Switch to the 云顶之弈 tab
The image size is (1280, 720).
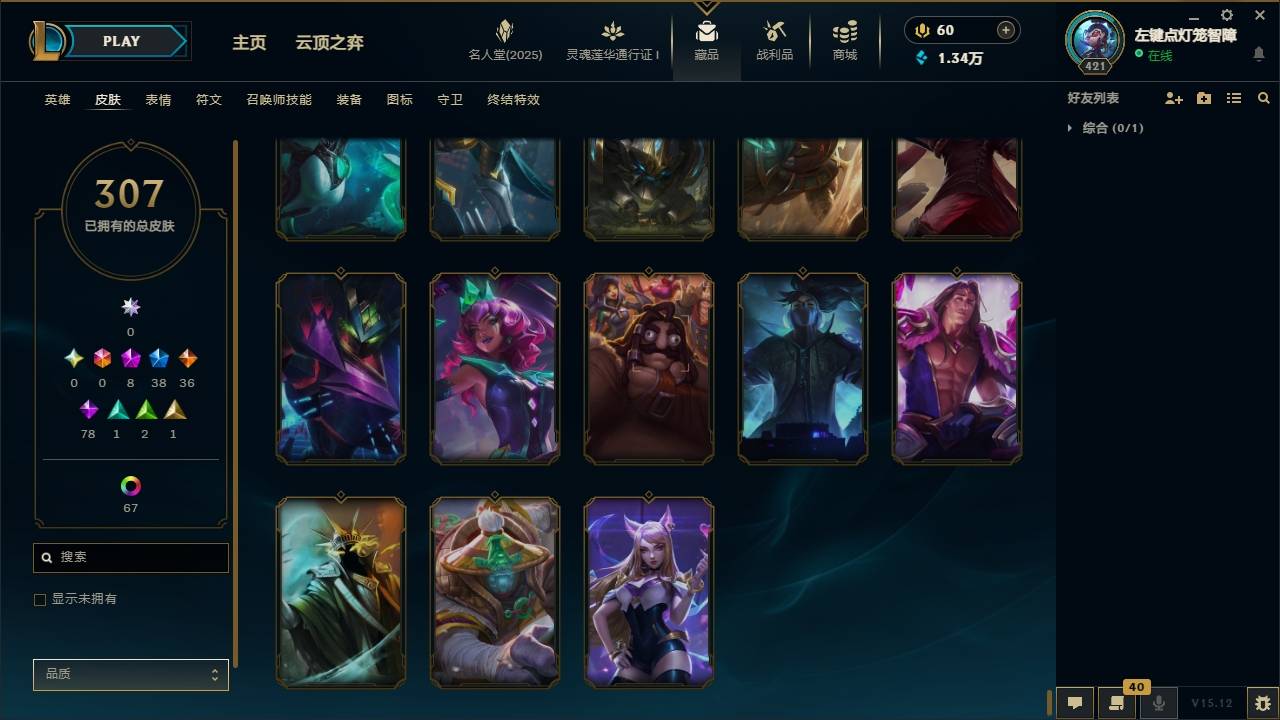tap(328, 42)
